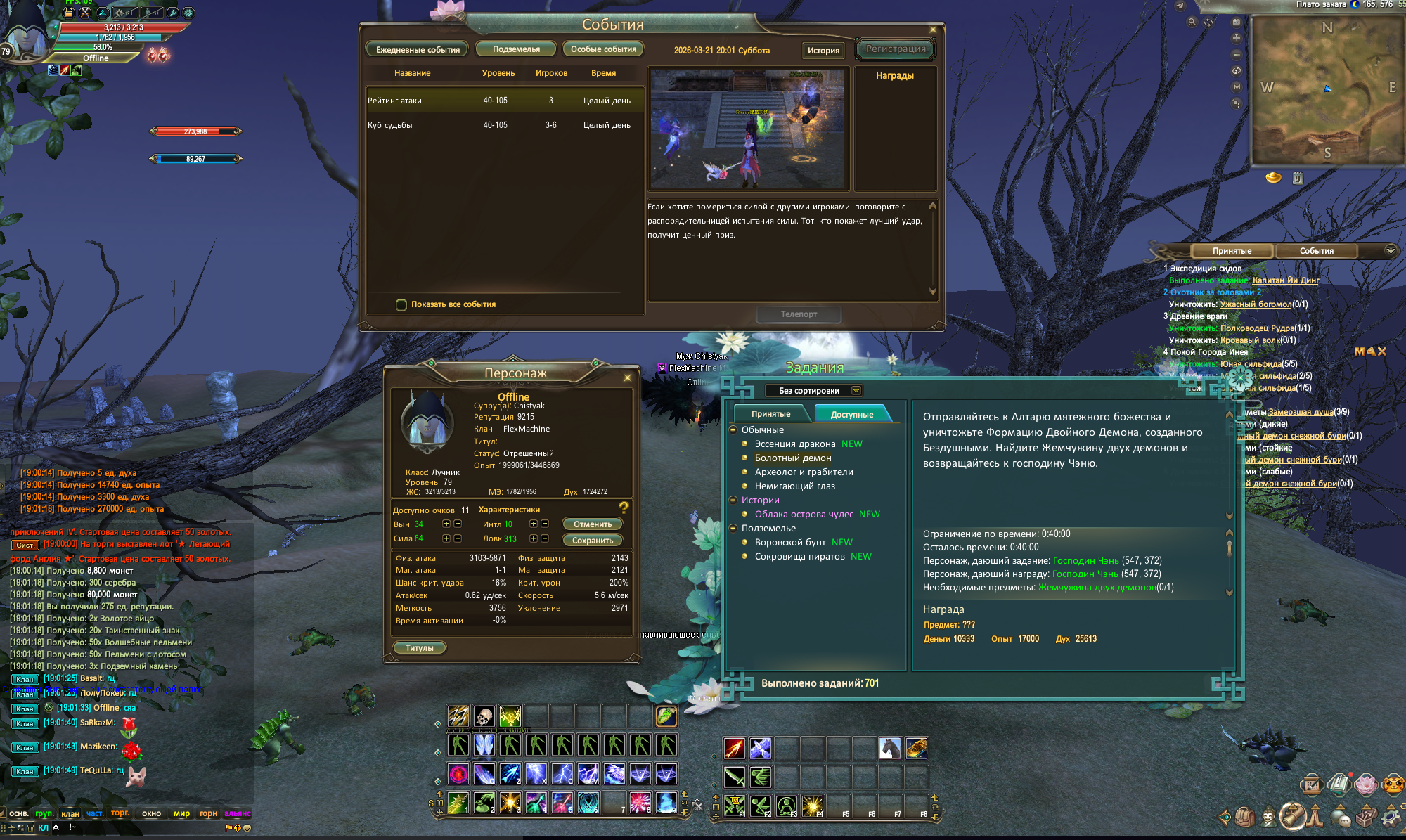Viewport: 1406px width, 840px height.
Task: Switch to Принятые quests tab in Задания
Action: coord(770,414)
